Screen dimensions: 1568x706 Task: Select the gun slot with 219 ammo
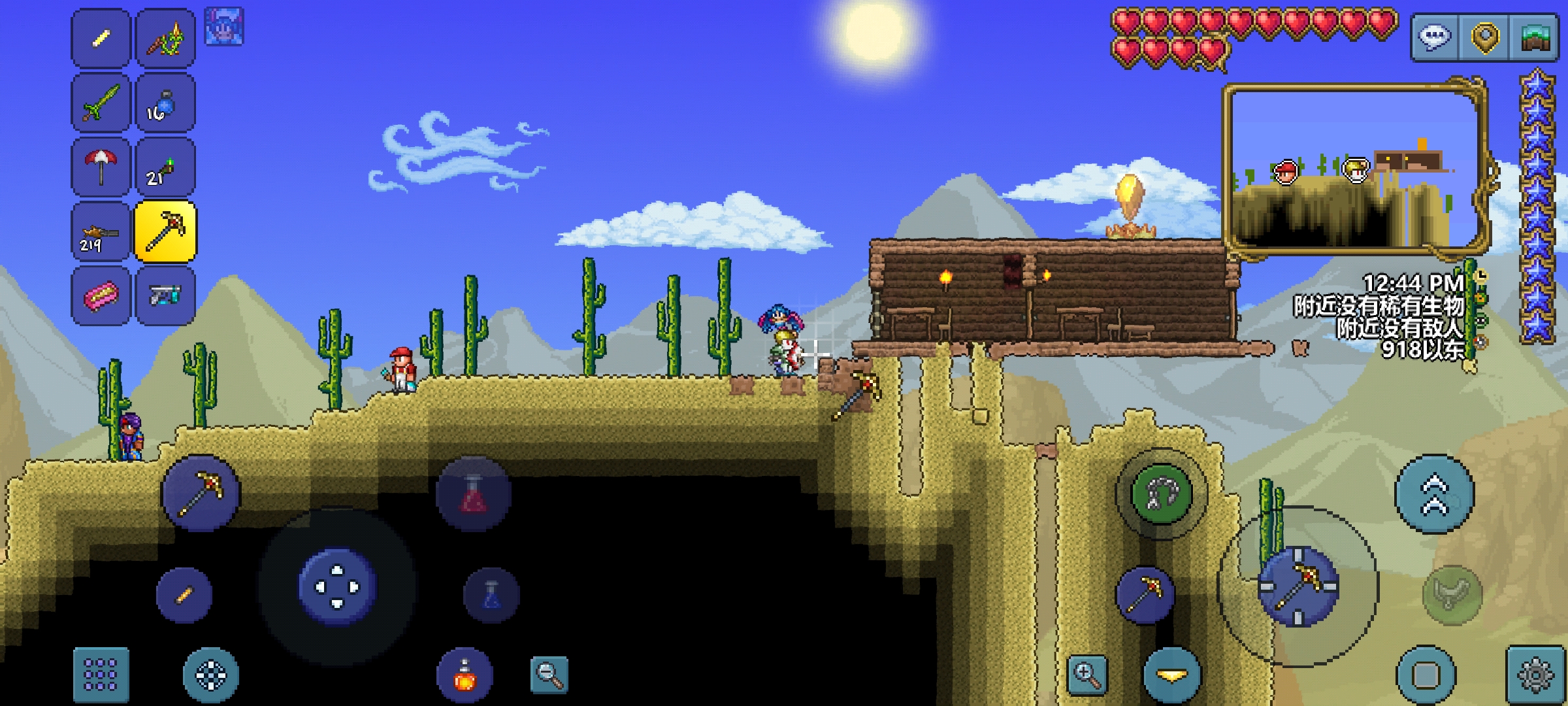coord(101,231)
